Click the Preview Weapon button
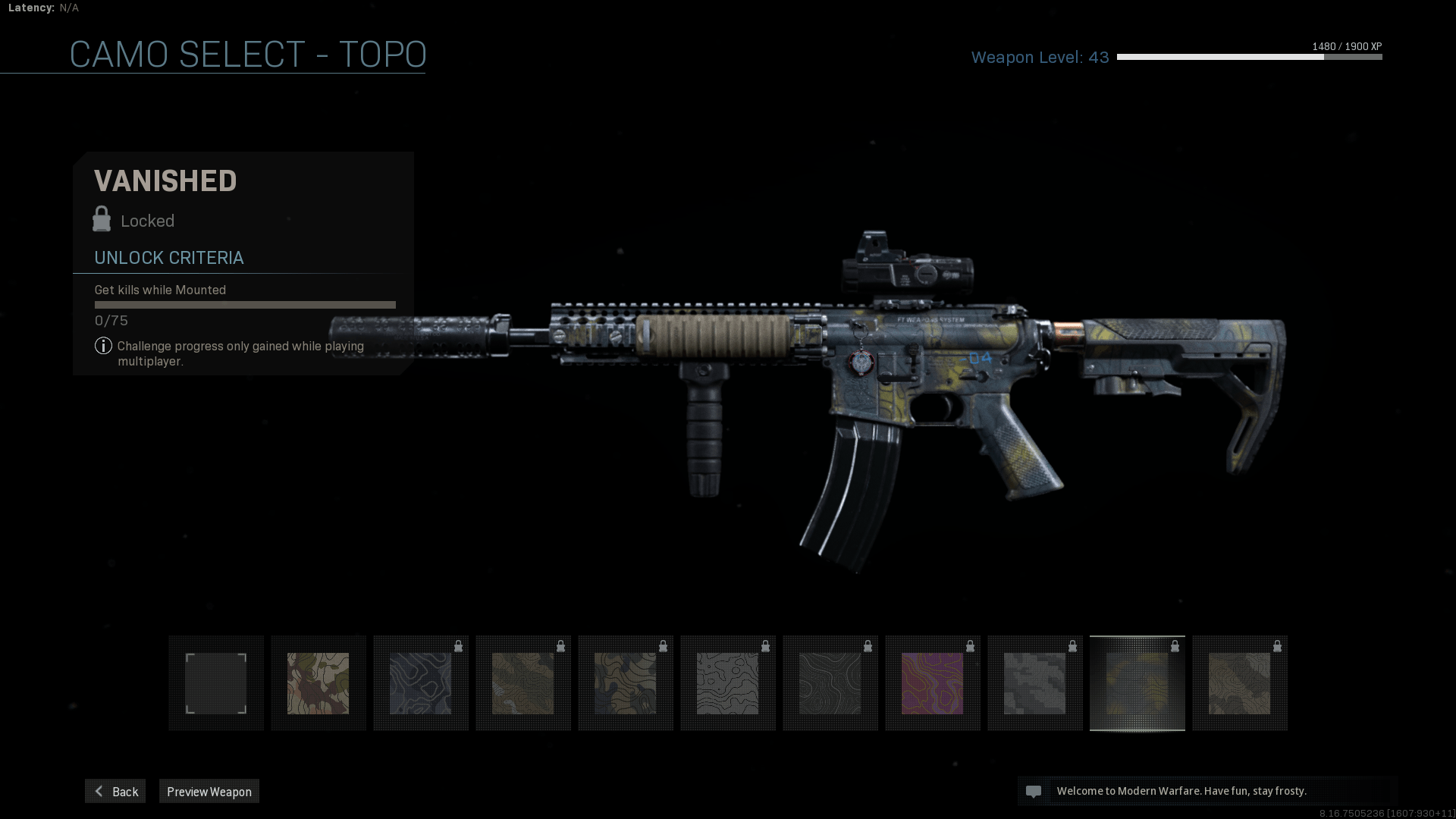Screen dimensions: 1456x819 click(x=209, y=791)
